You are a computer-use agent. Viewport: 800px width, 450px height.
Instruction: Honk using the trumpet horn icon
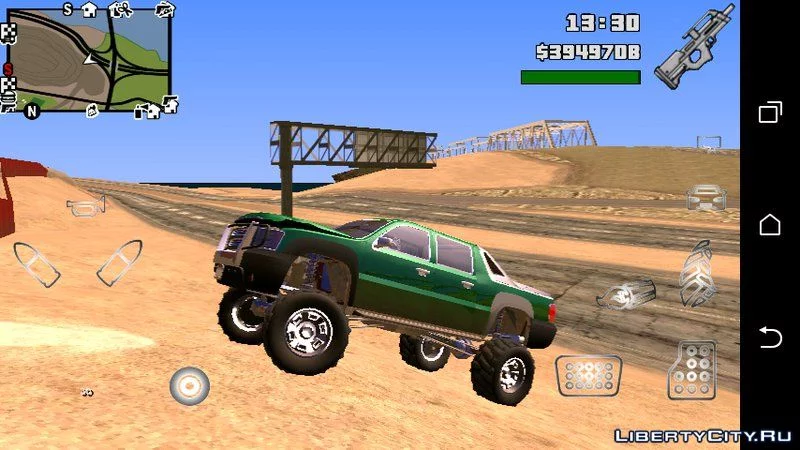84,207
